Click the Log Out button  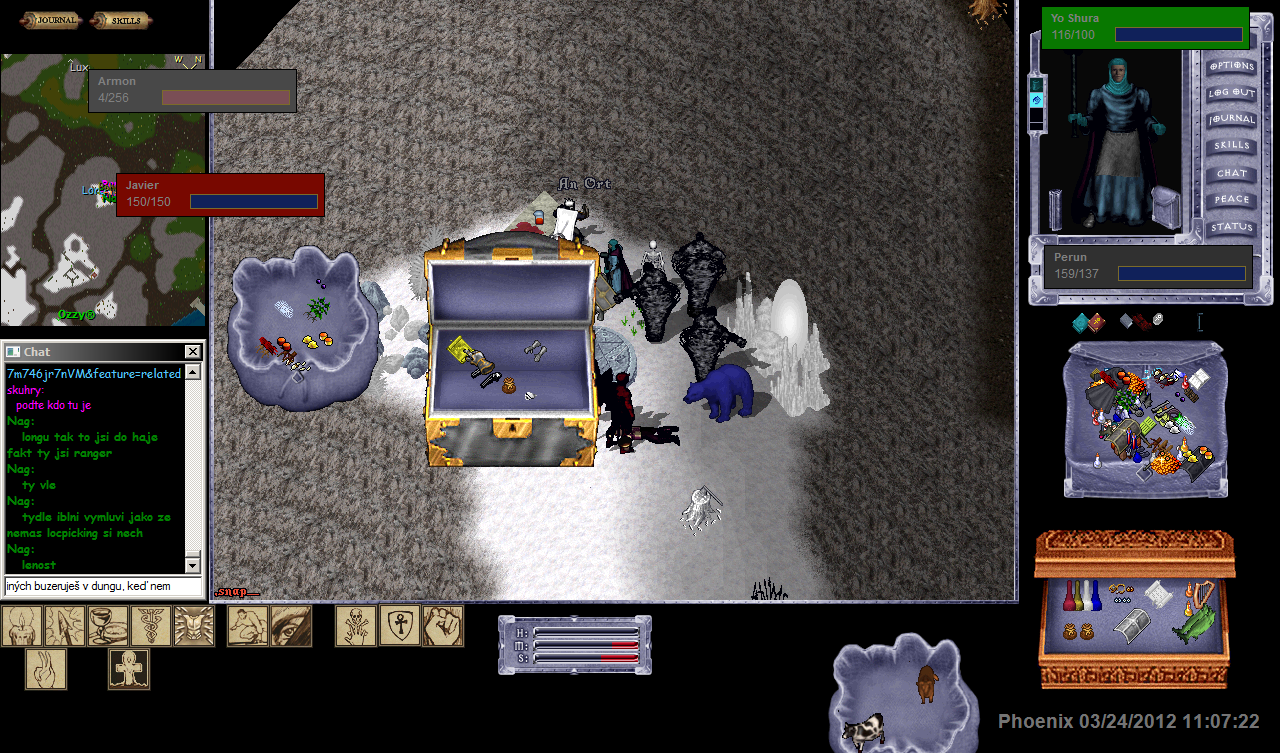[1231, 93]
